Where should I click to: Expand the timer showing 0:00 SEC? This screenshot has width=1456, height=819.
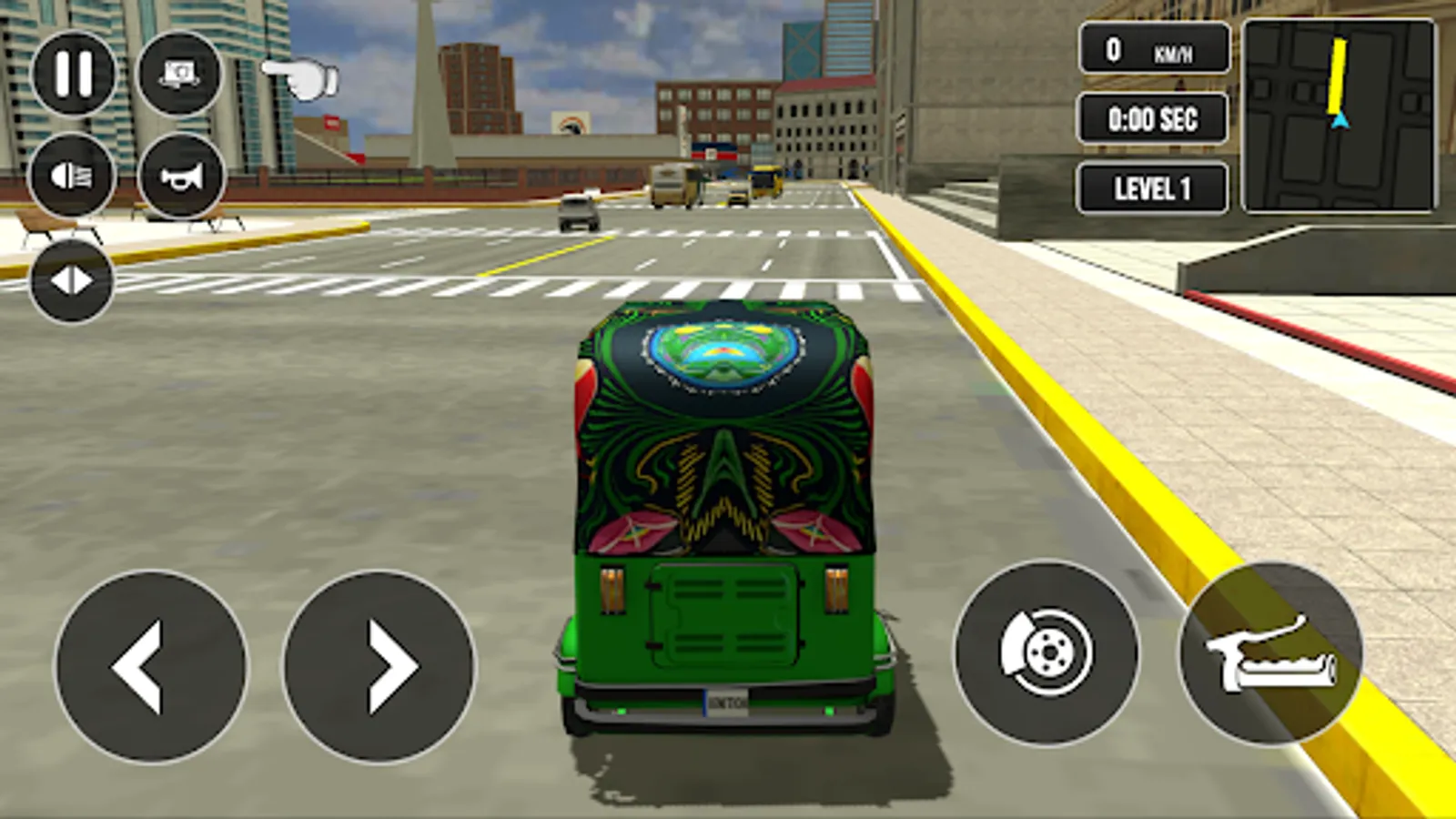tap(1152, 119)
